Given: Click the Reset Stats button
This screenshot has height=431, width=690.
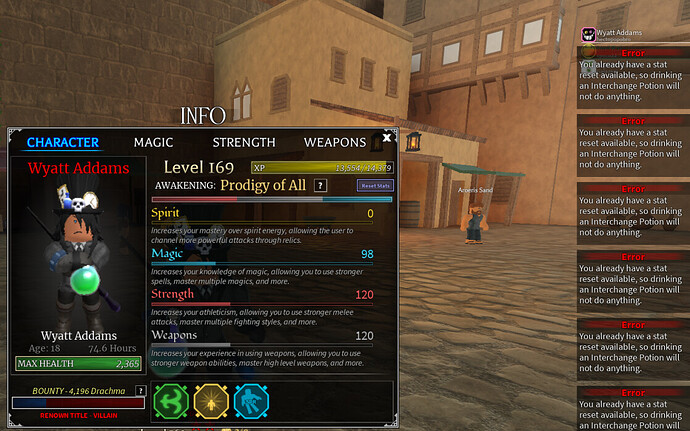Looking at the screenshot, I should pyautogui.click(x=376, y=186).
